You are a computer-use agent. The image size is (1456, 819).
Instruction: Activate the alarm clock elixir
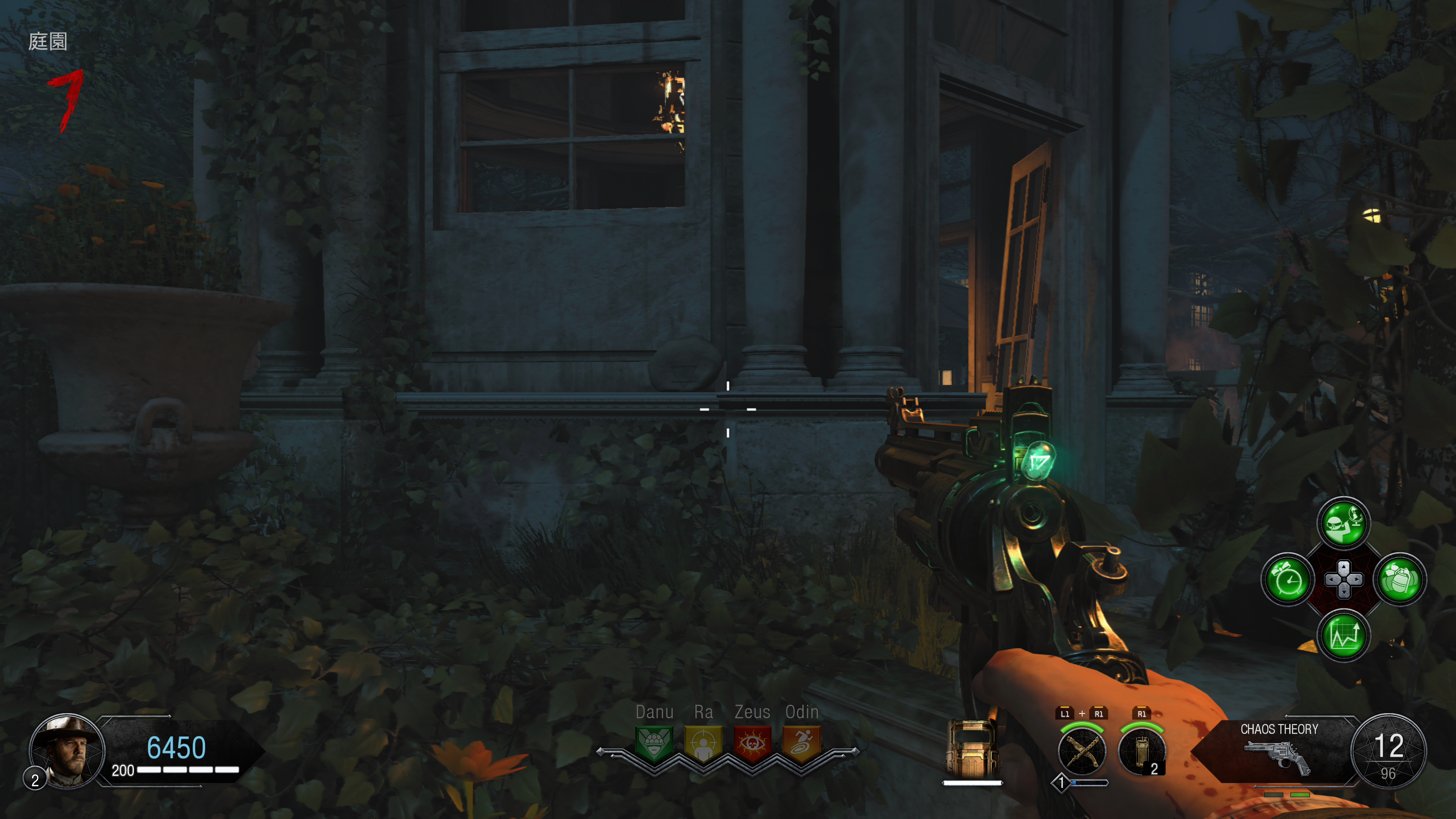click(x=1288, y=580)
